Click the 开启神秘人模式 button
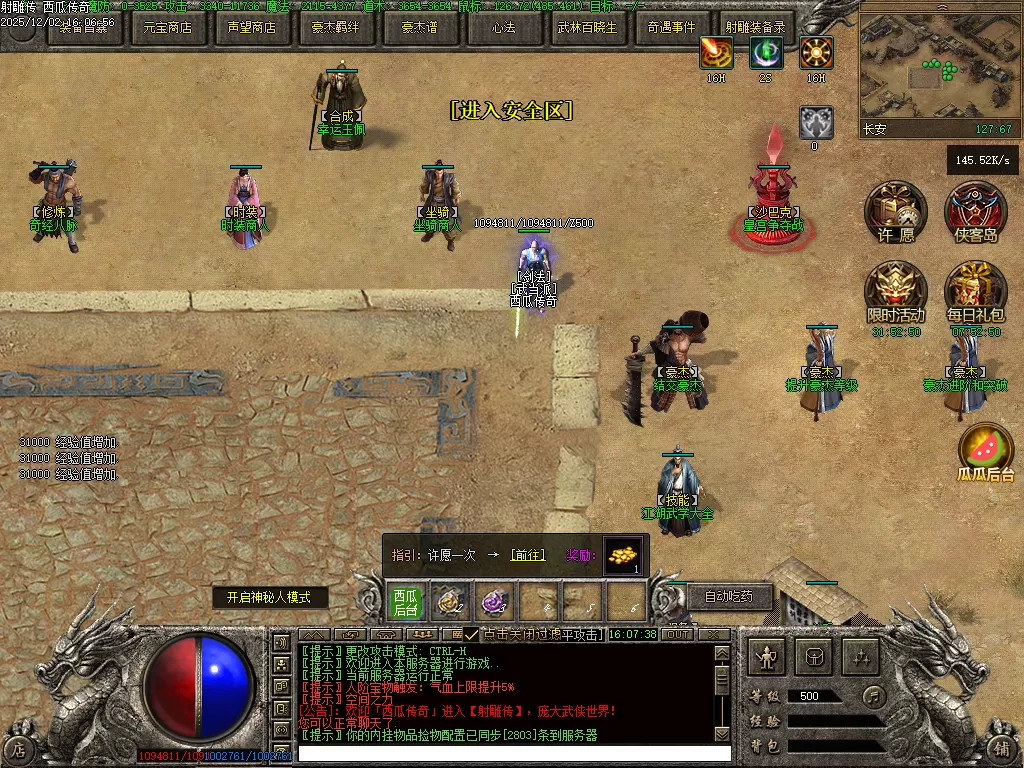 (x=270, y=597)
